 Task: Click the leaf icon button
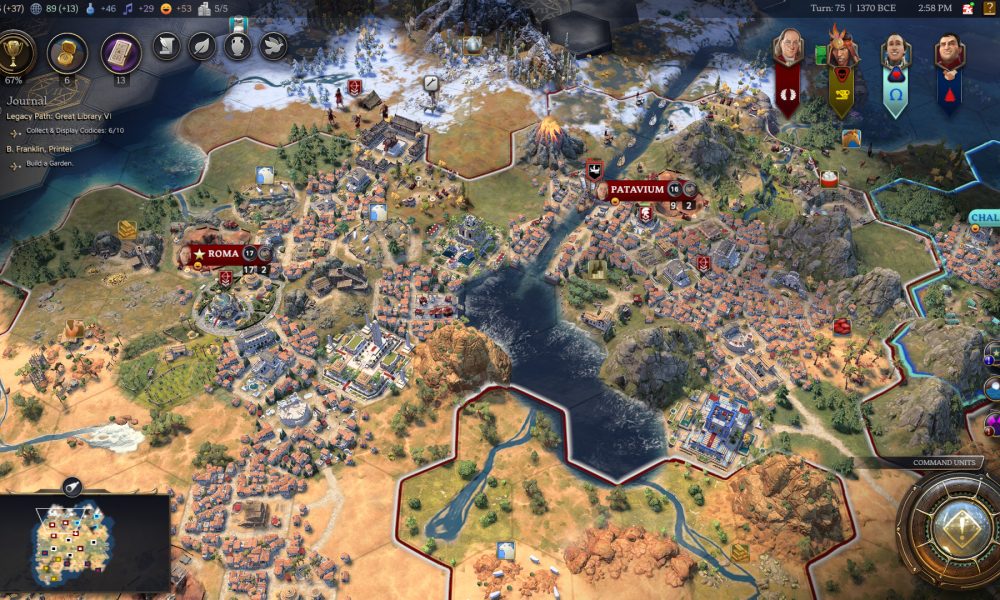coord(202,46)
